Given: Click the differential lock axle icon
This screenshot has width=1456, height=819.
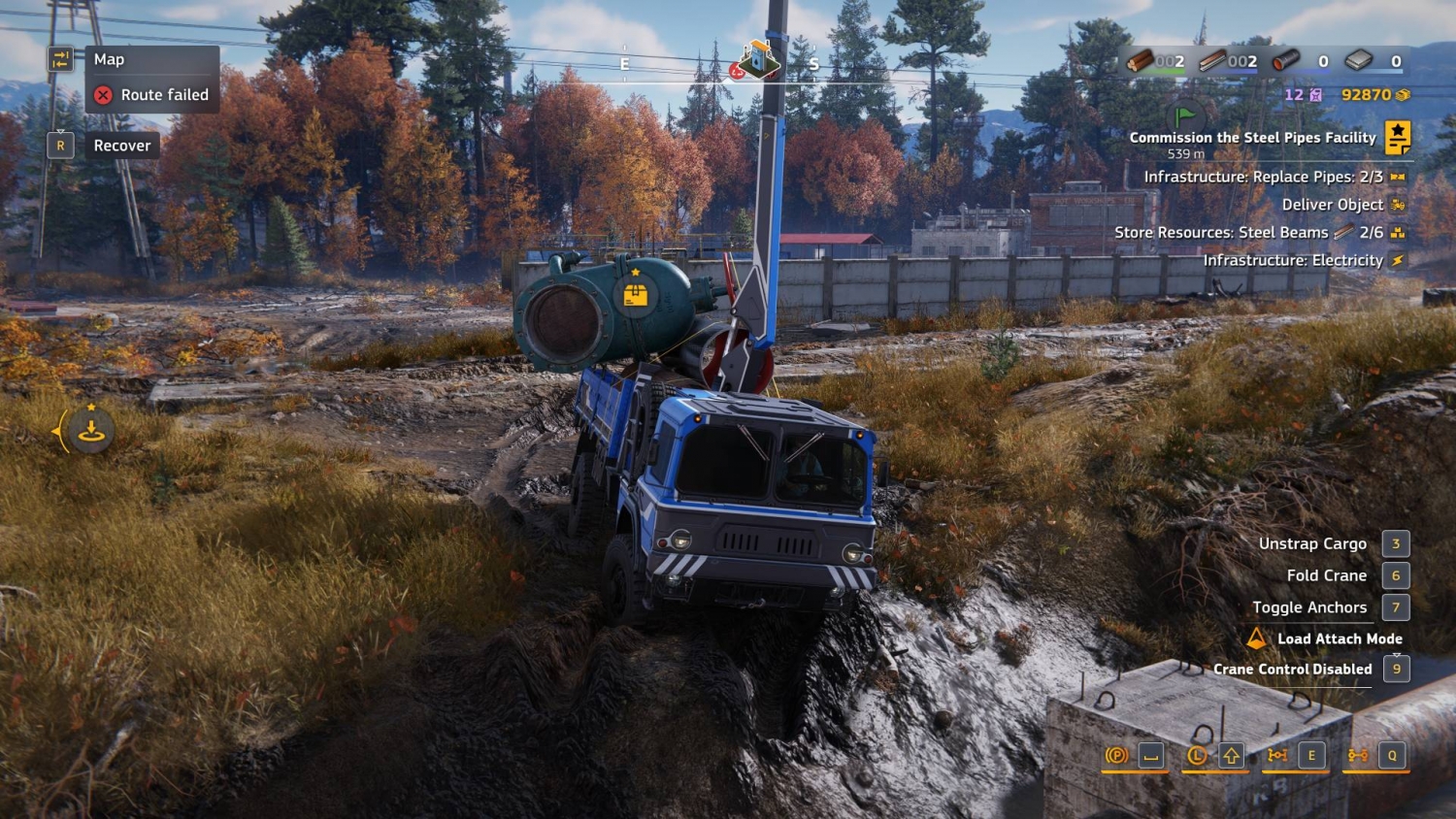Looking at the screenshot, I should [x=1277, y=755].
